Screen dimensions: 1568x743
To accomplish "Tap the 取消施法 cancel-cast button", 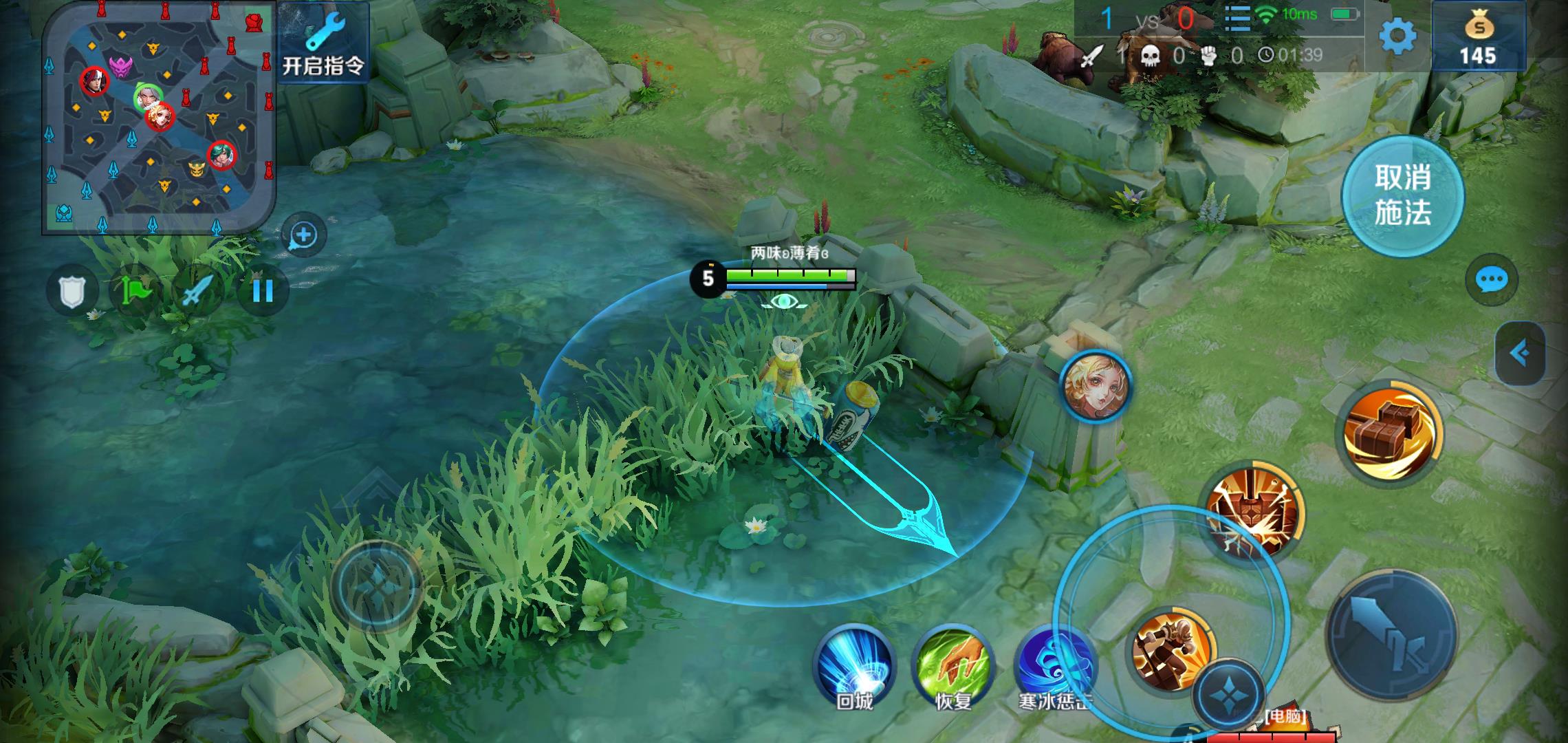I will coord(1402,196).
